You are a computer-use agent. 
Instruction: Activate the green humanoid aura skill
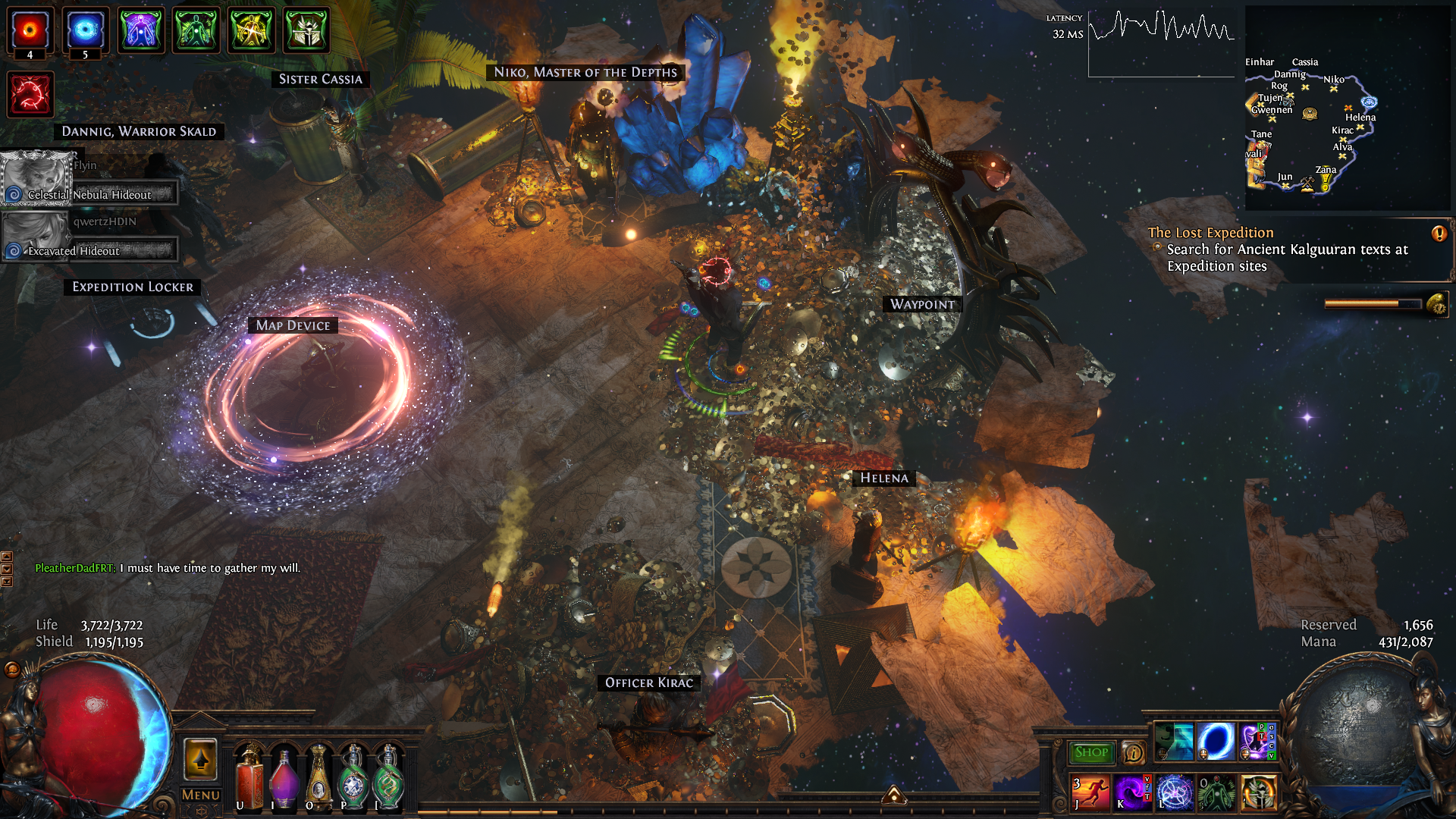click(x=1216, y=792)
